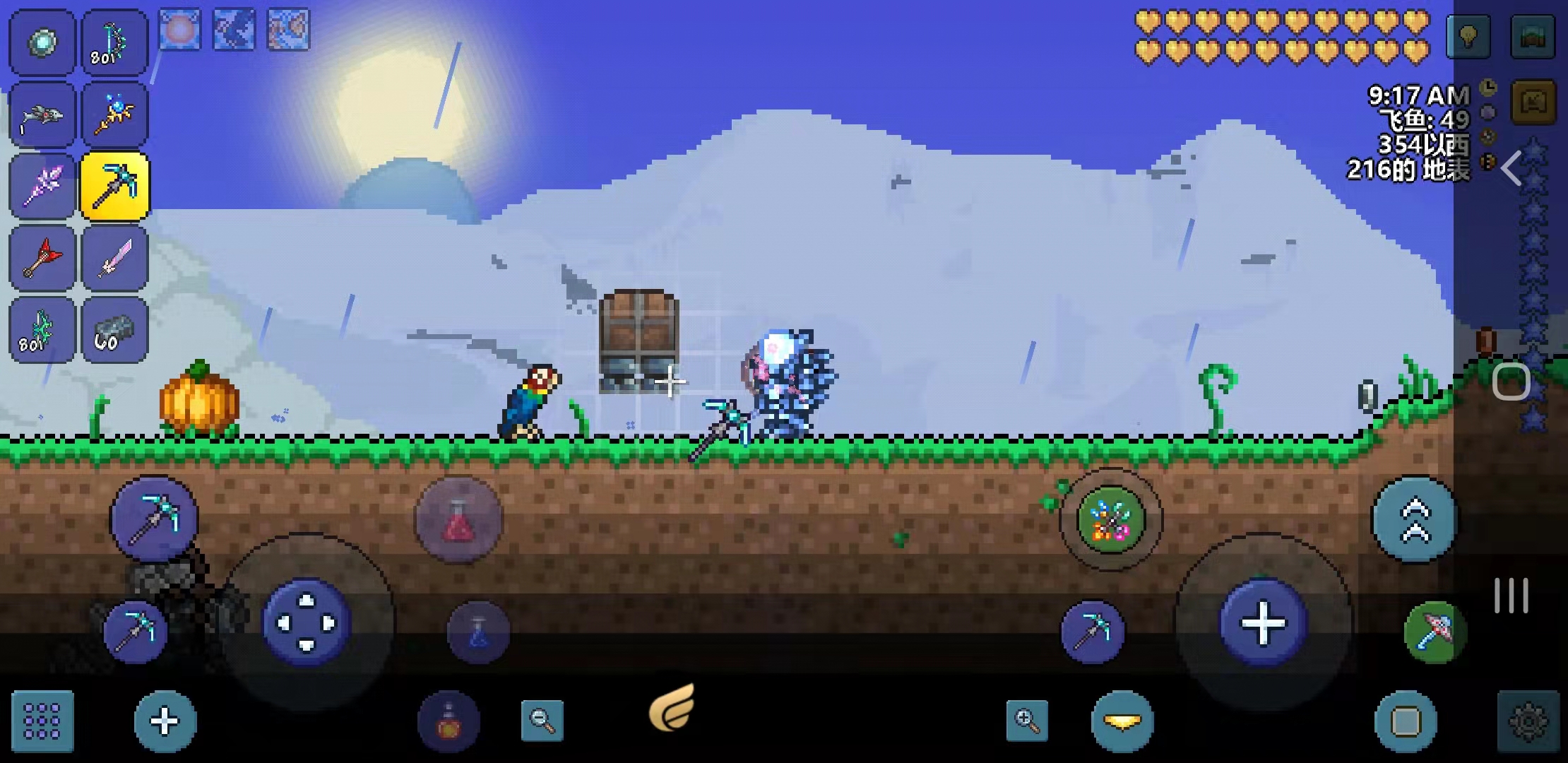The width and height of the screenshot is (1568, 763).
Task: Select the jeweled staff hotbar slot
Action: tap(114, 115)
